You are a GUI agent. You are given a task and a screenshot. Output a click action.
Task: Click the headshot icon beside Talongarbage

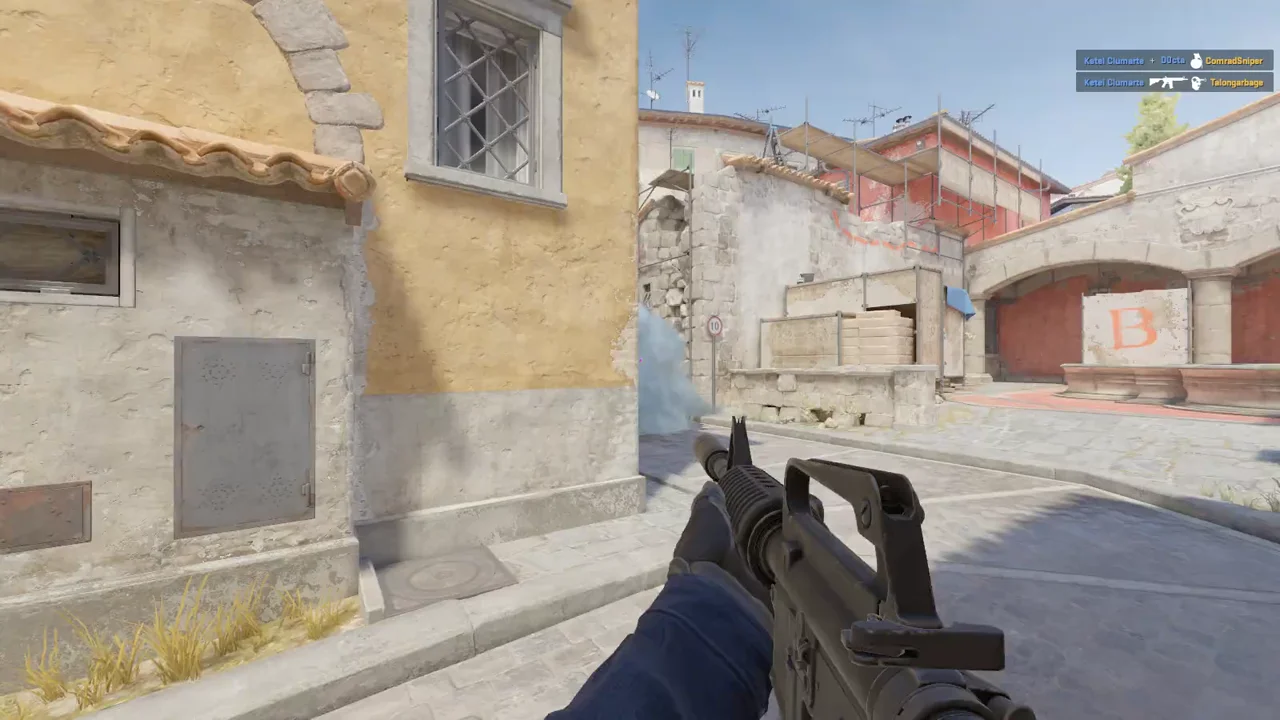click(x=1196, y=82)
